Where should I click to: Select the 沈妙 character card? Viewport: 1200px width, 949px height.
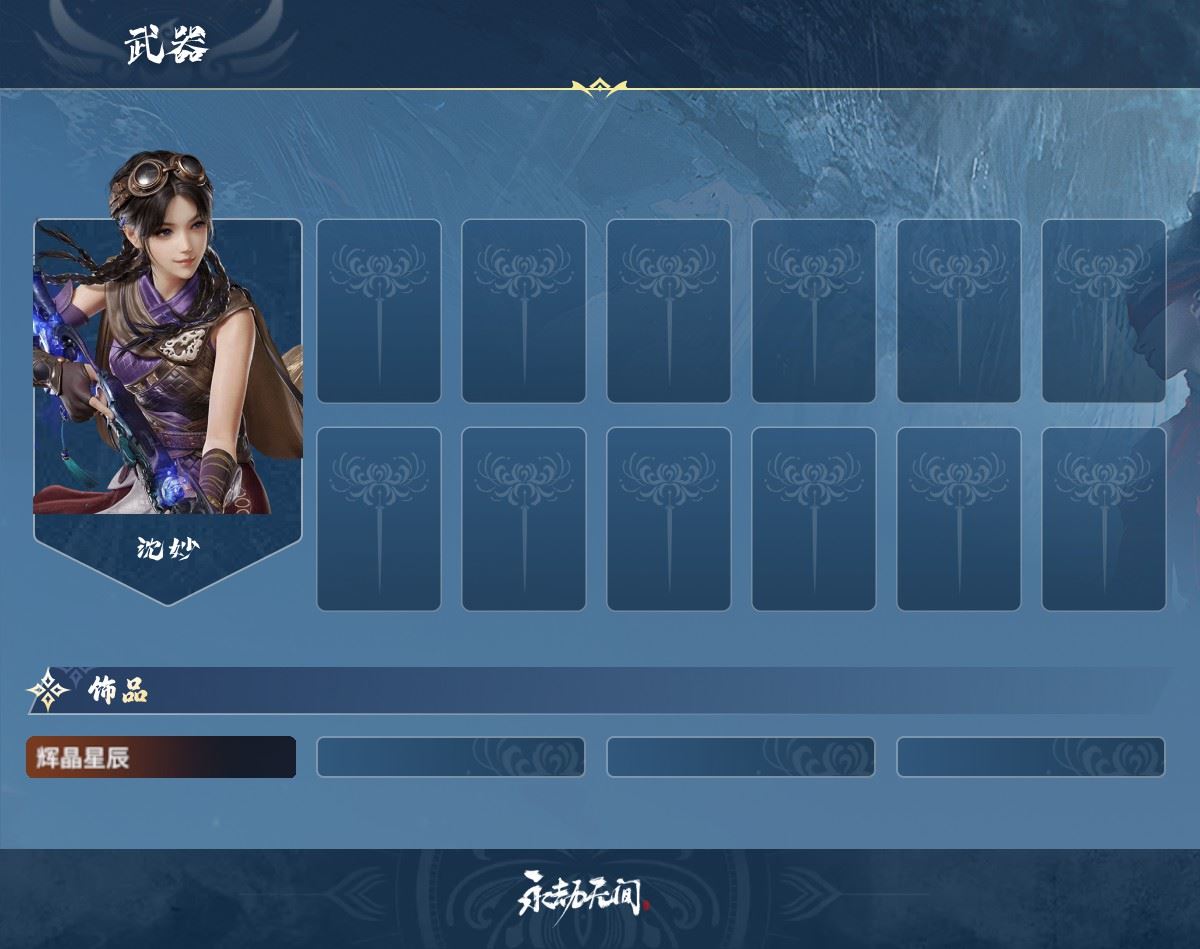point(168,400)
